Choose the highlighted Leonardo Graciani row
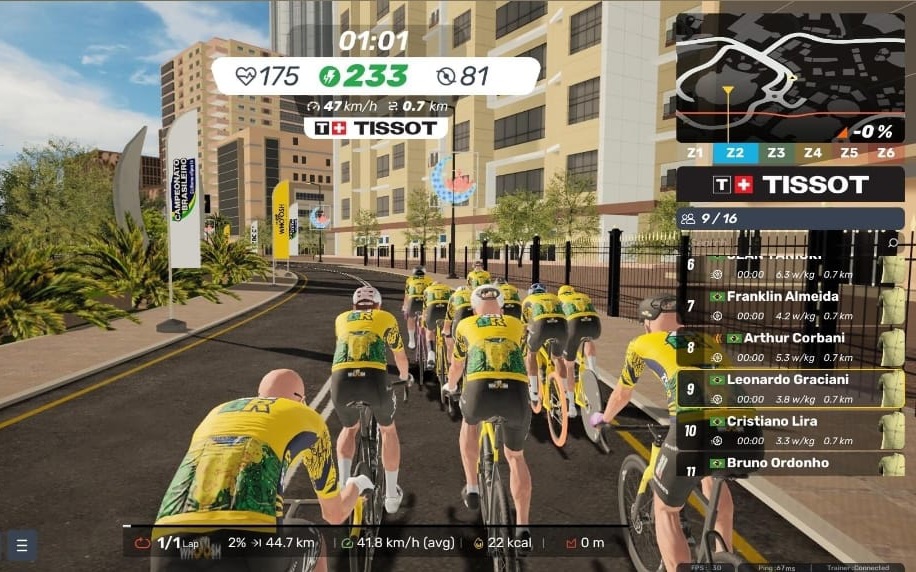916x572 pixels. tap(790, 388)
